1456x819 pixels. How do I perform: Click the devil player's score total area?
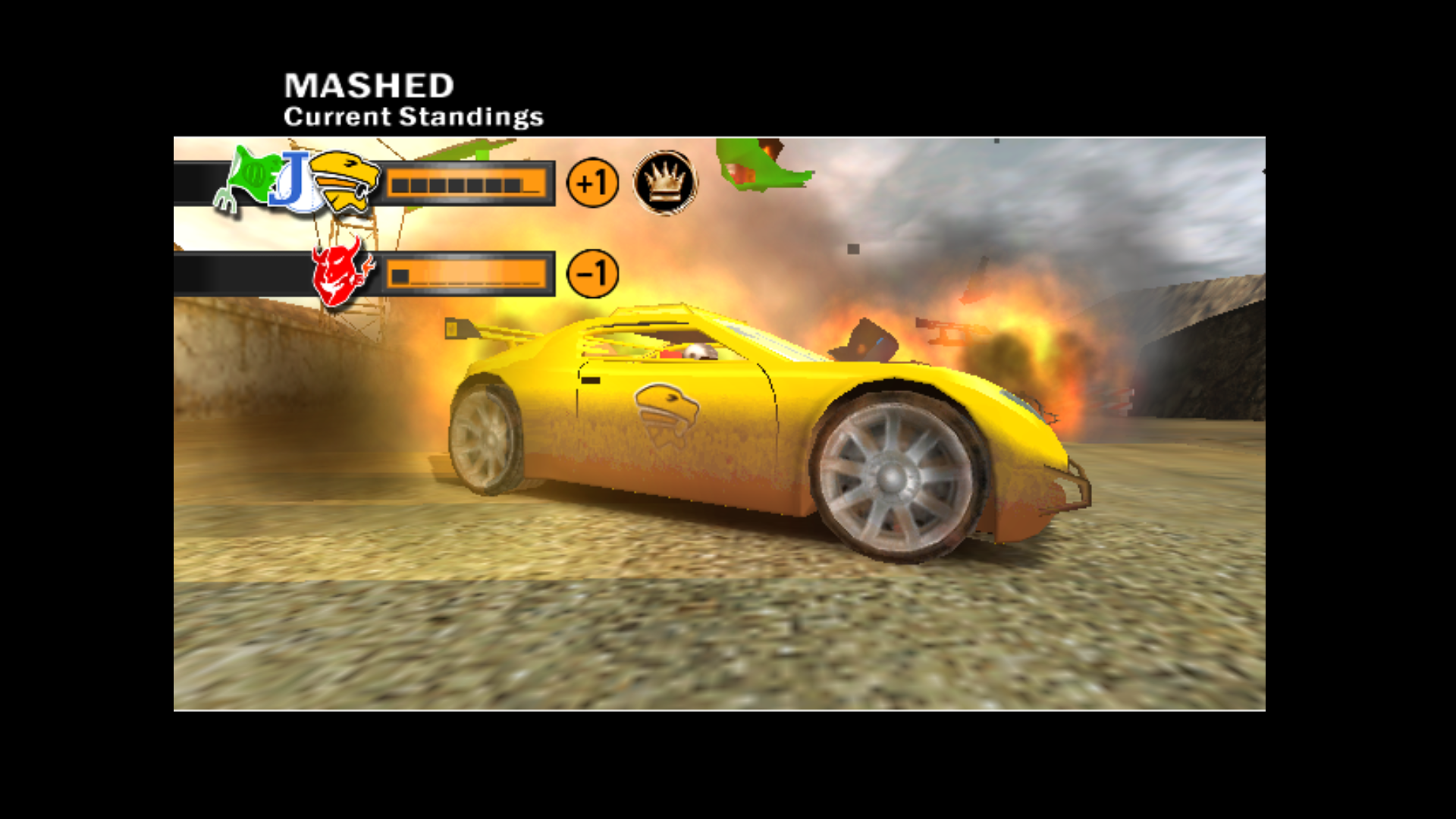click(591, 271)
